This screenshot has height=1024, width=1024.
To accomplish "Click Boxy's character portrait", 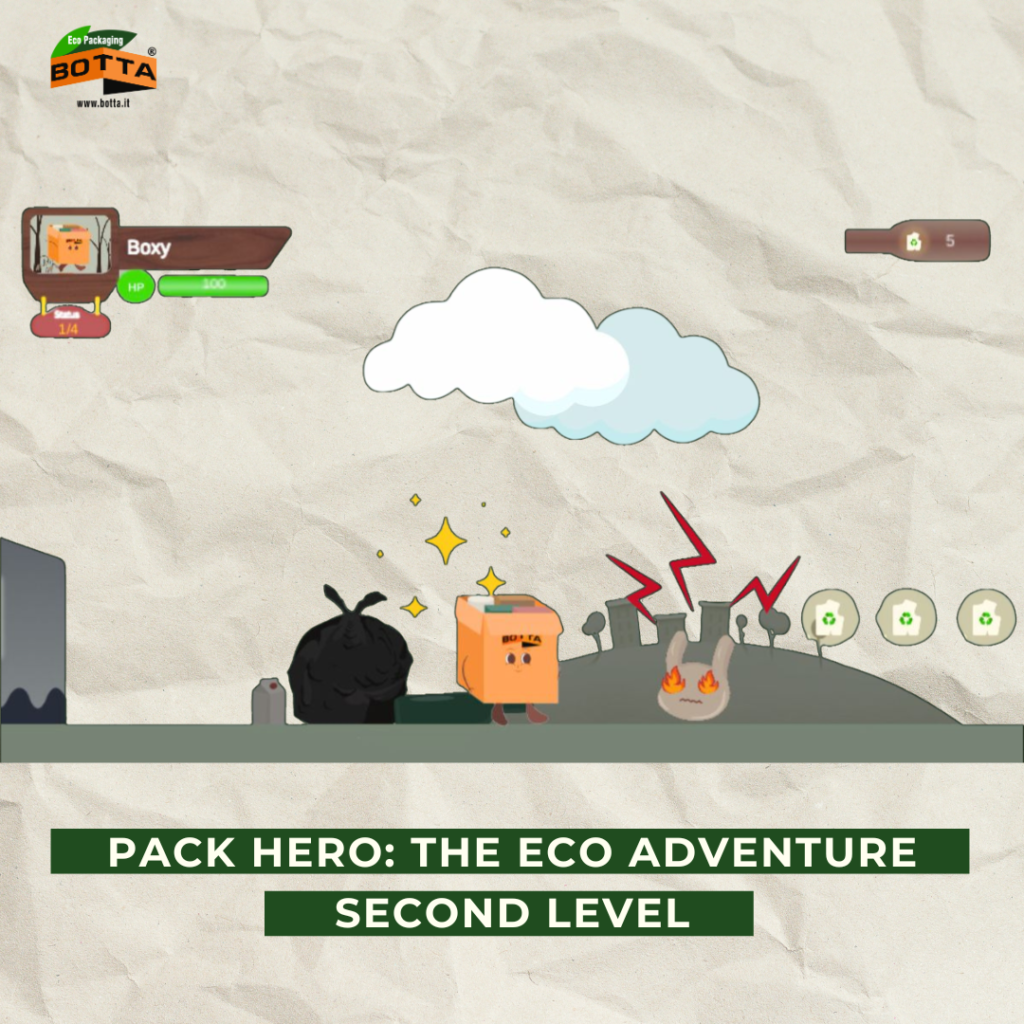I will pyautogui.click(x=69, y=243).
